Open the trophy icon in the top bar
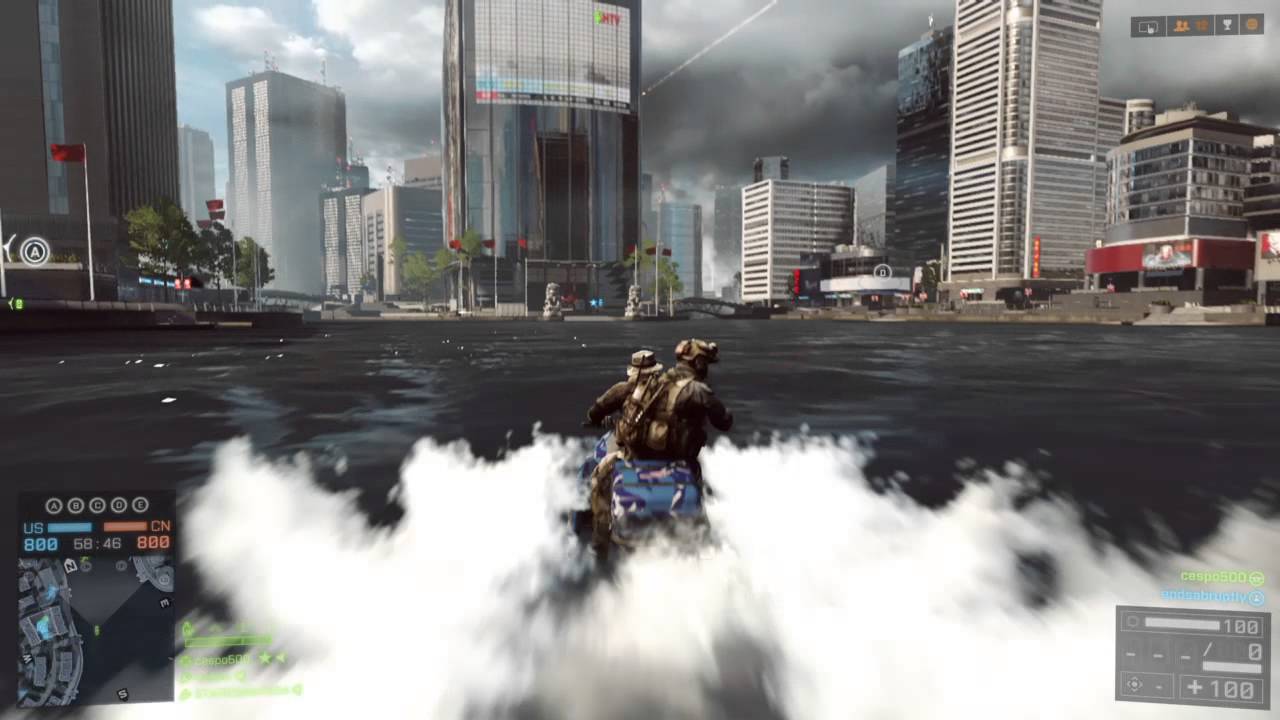 point(1229,26)
